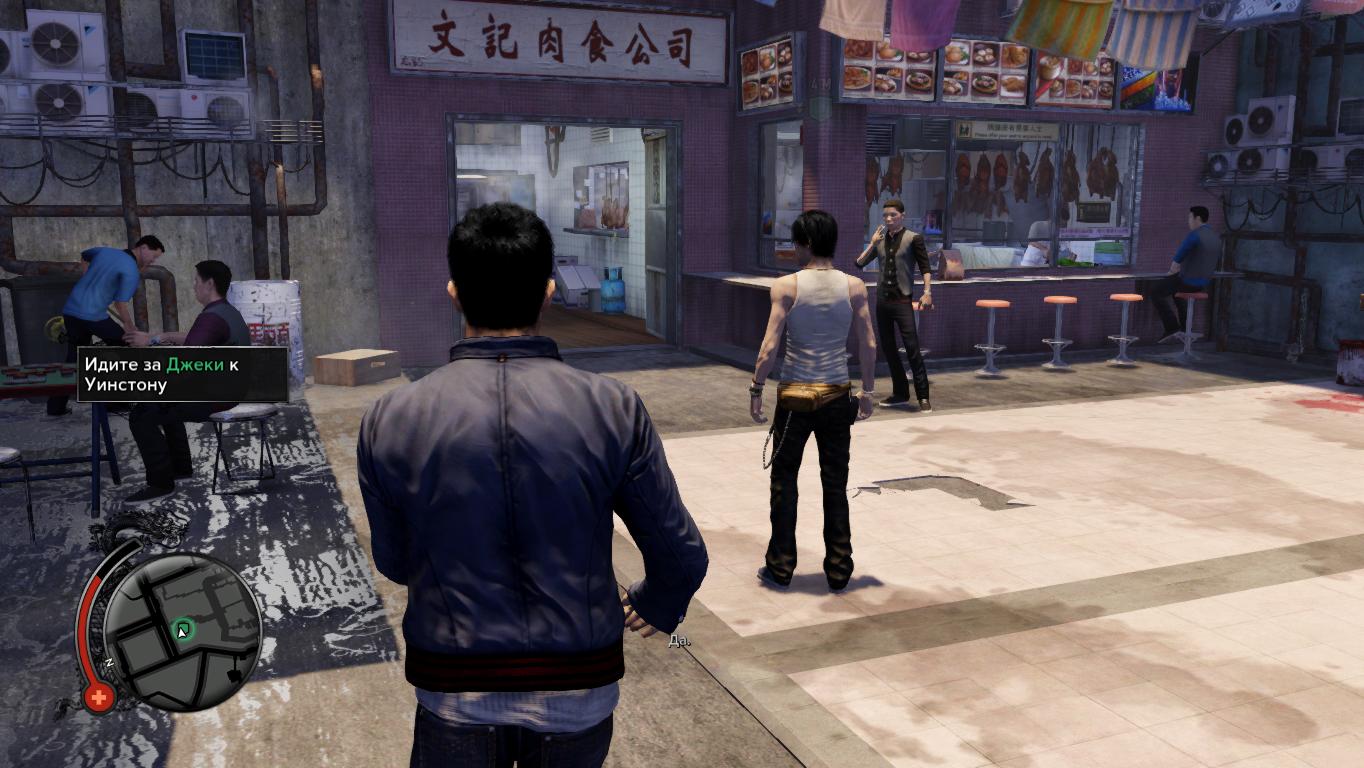Viewport: 1364px width, 768px height.
Task: Click the player arrow marker on the minimap
Action: click(180, 631)
